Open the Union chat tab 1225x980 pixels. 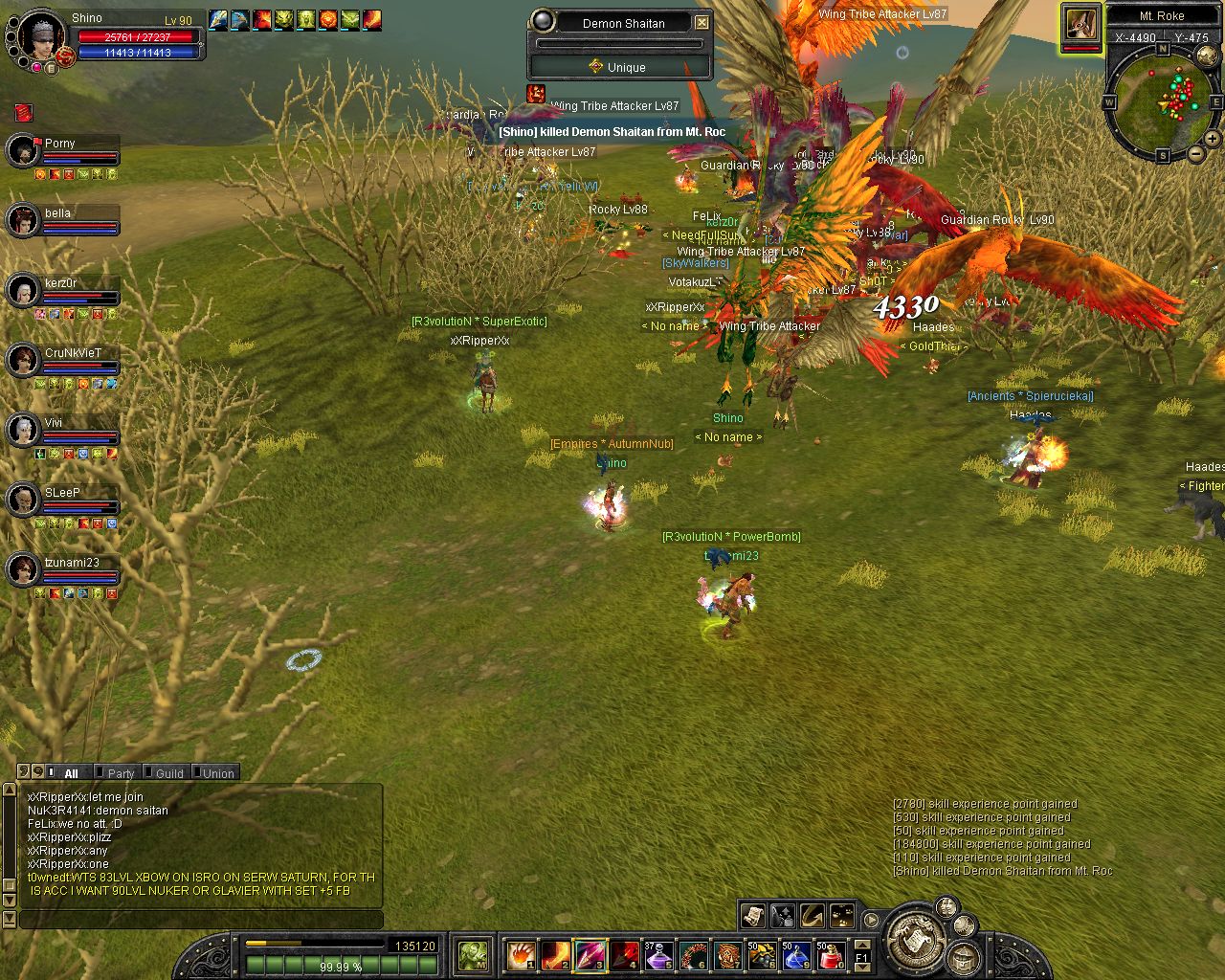point(216,773)
